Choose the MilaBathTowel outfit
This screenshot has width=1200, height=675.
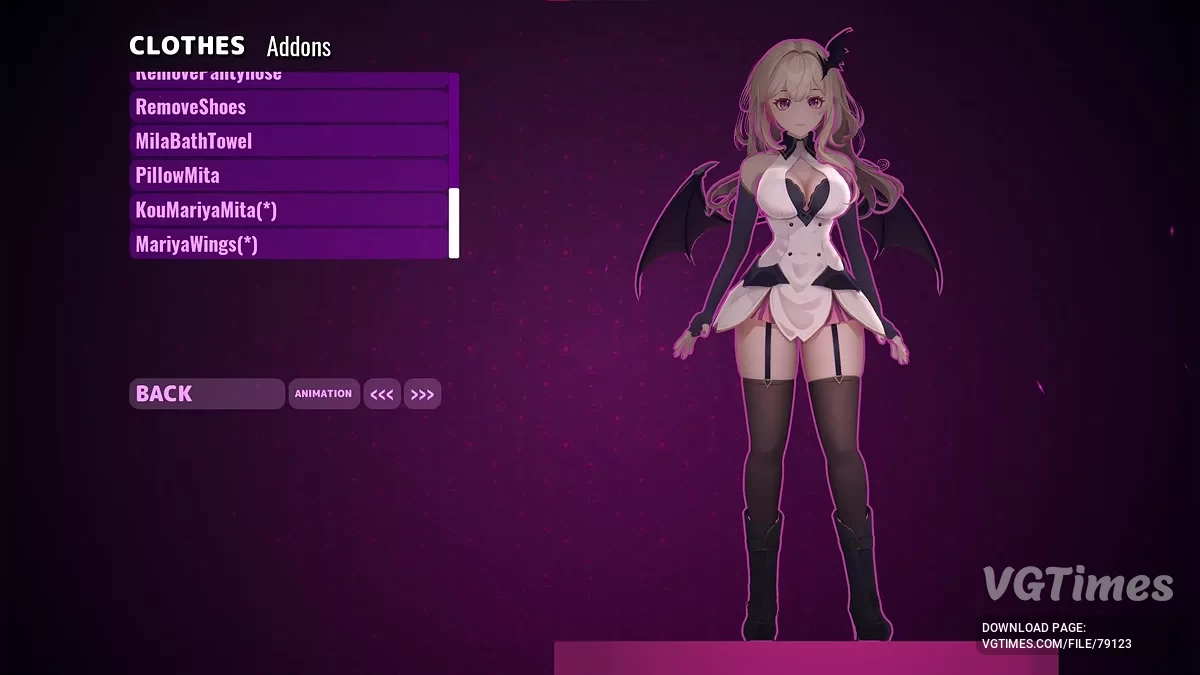(x=289, y=141)
